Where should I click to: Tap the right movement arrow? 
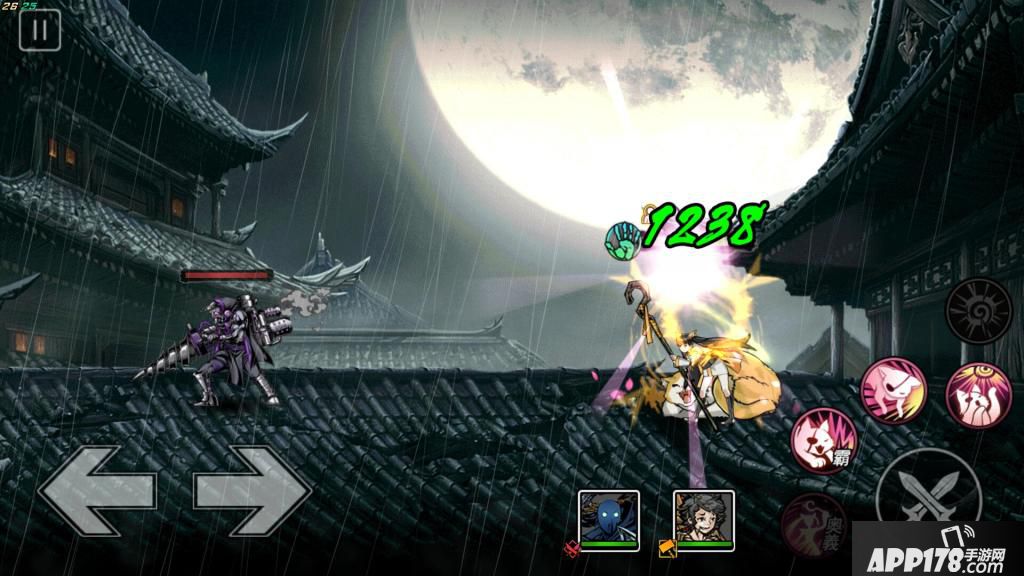coord(253,491)
